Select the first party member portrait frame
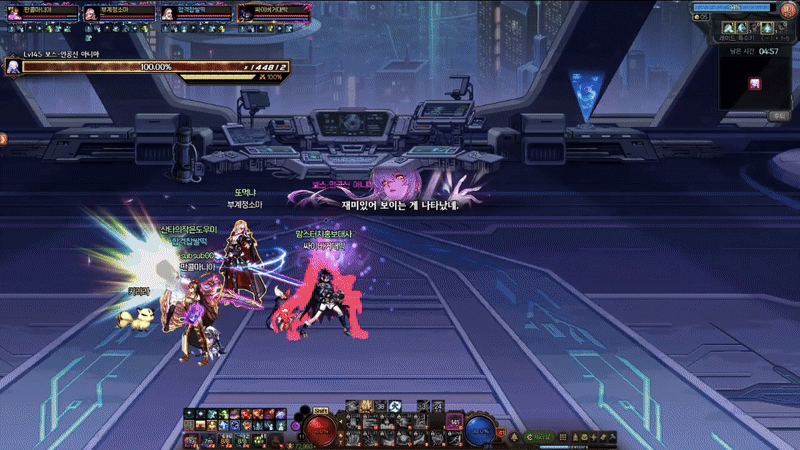This screenshot has width=800, height=450. (x=14, y=12)
